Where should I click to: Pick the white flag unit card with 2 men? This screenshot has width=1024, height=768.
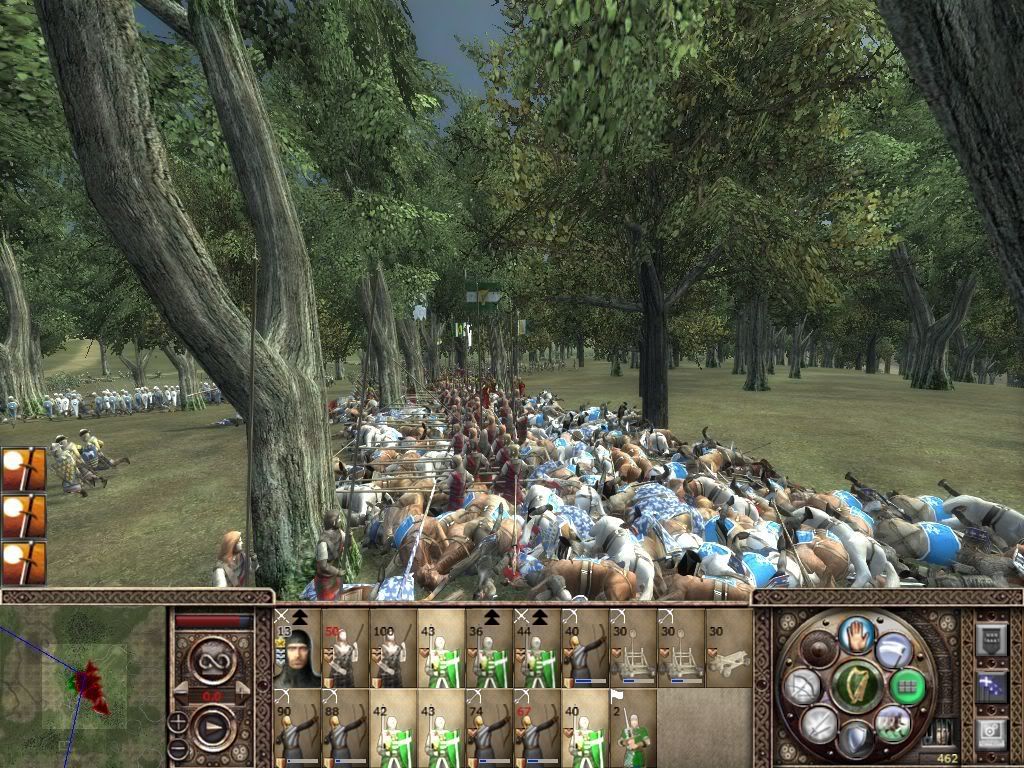632,726
